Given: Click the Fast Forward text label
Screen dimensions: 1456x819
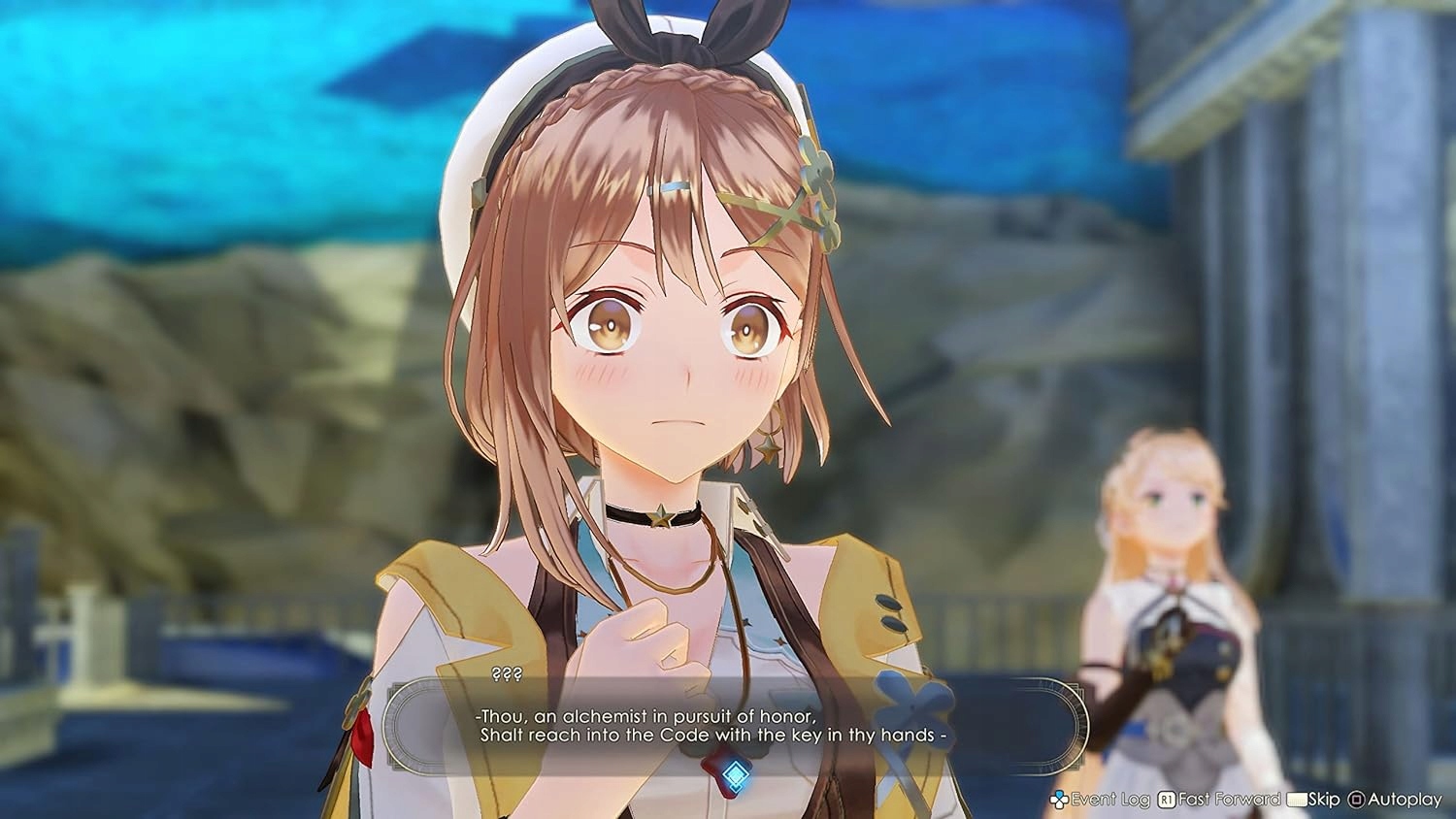Looking at the screenshot, I should point(1229,800).
